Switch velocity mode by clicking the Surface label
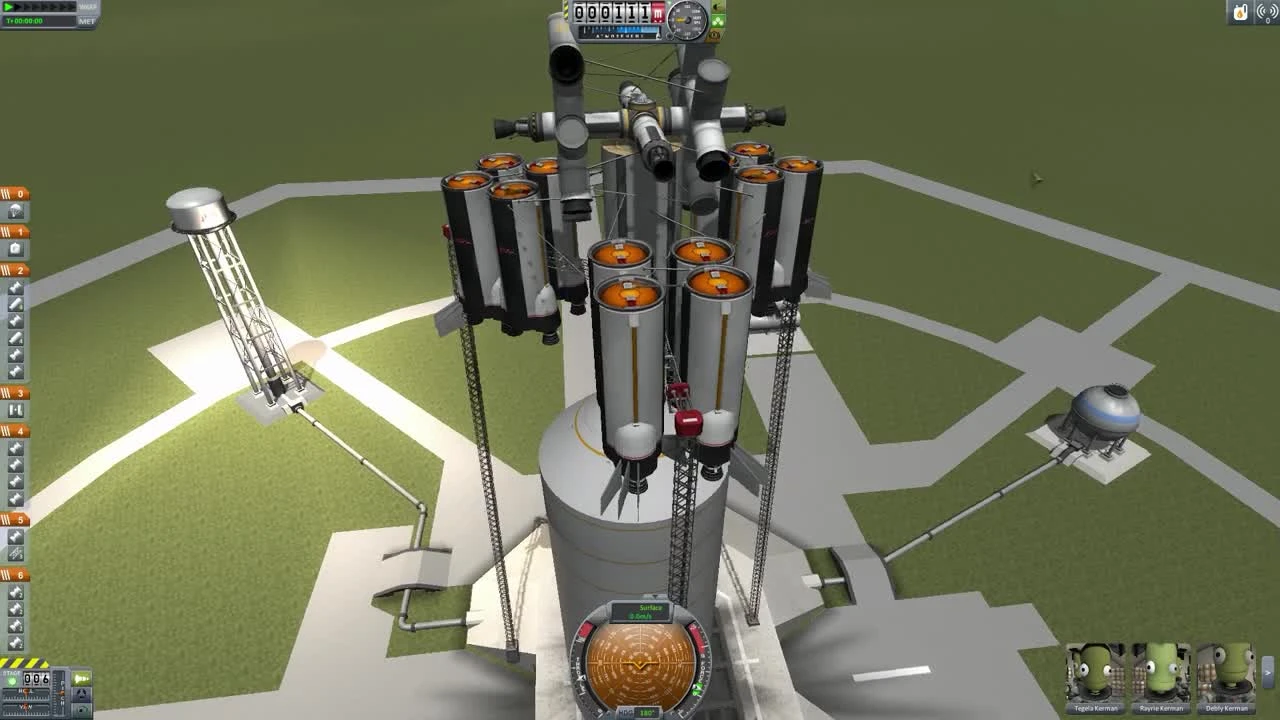The height and width of the screenshot is (720, 1280). pos(651,608)
